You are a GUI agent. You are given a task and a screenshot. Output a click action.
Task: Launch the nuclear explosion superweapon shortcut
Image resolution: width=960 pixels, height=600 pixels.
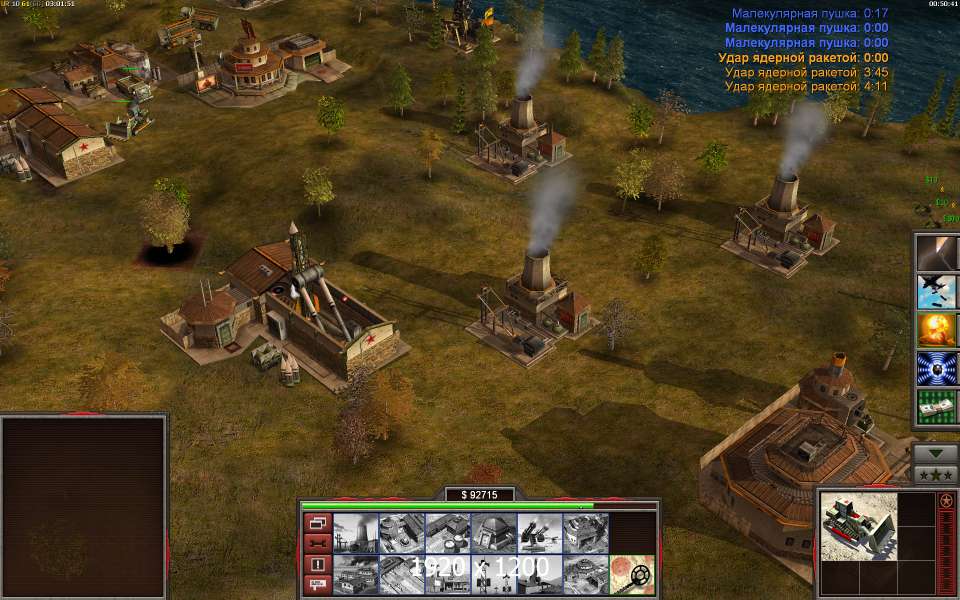[x=936, y=329]
